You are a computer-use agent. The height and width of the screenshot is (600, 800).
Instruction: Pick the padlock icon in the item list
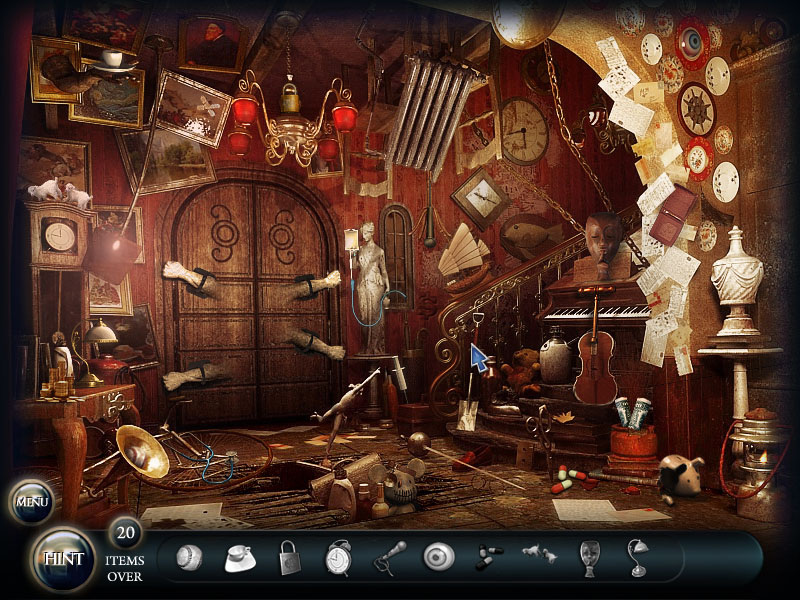pos(289,557)
